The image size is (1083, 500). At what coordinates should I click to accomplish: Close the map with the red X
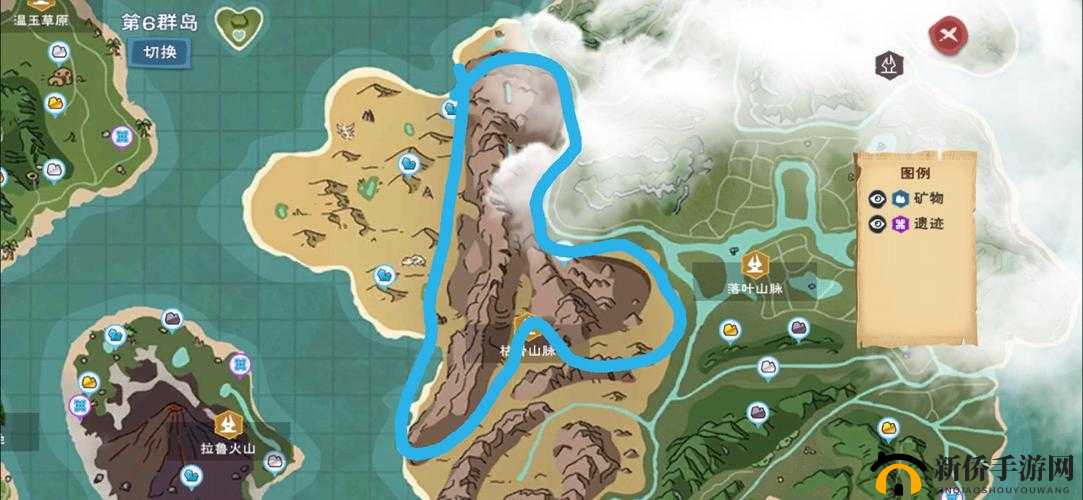pos(949,37)
